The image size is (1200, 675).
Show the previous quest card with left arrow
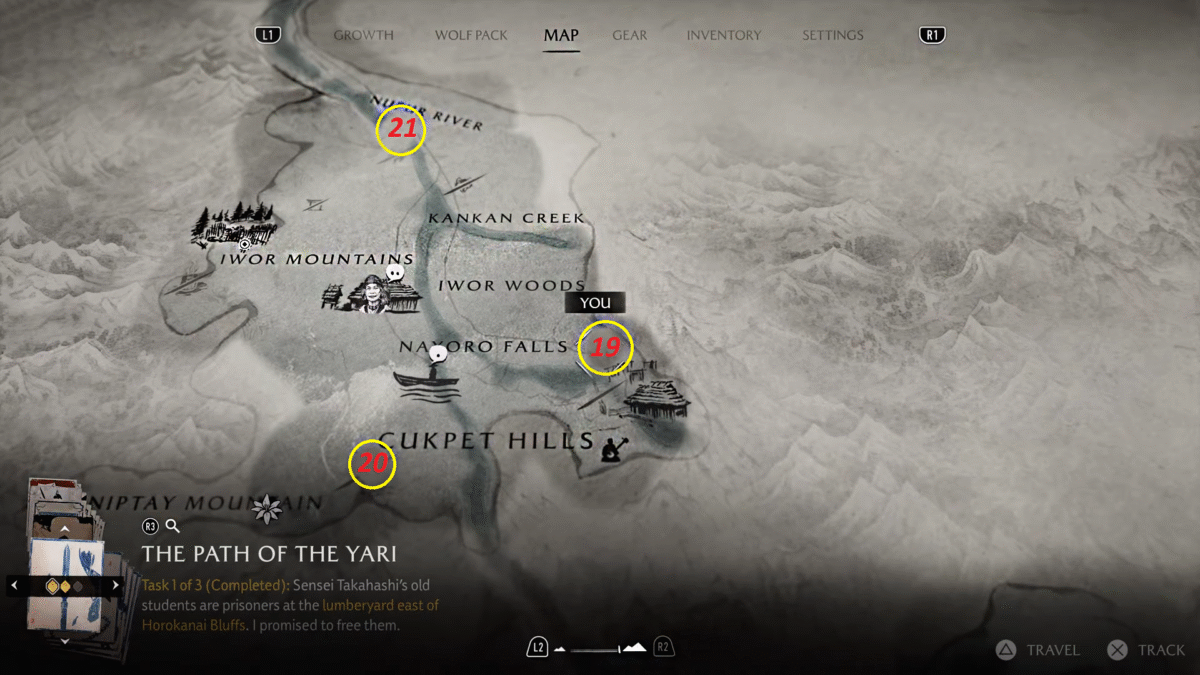click(x=14, y=585)
